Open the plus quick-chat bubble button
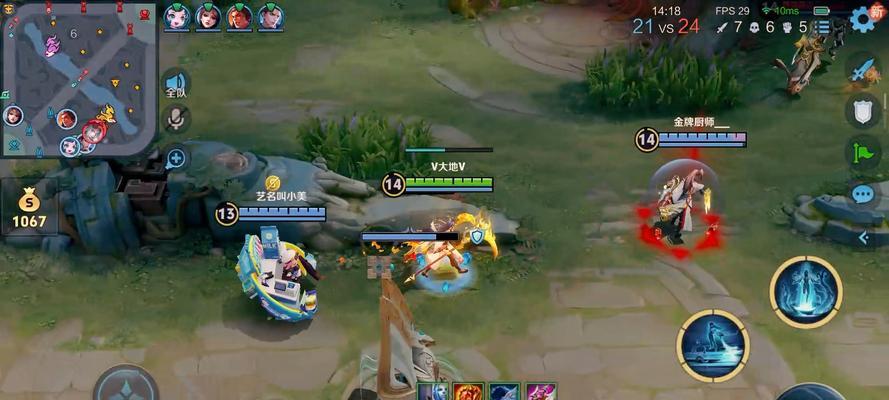 pyautogui.click(x=176, y=157)
